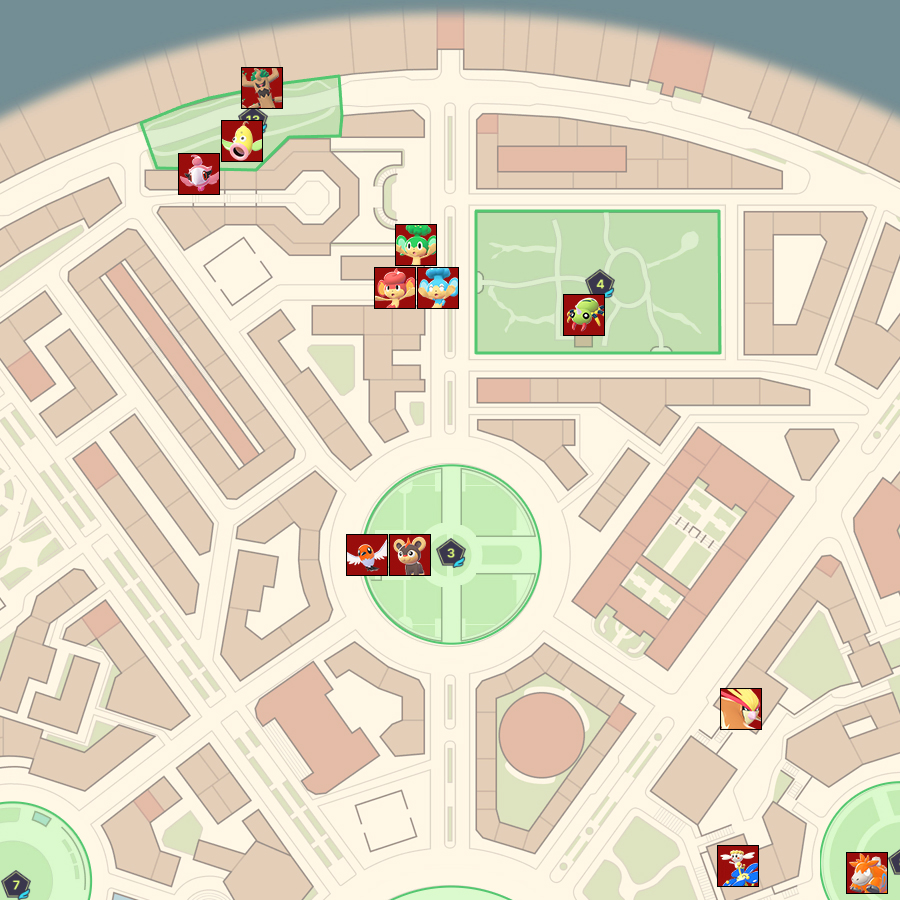Choose the red Pansear marker
900x900 pixels.
tap(395, 288)
